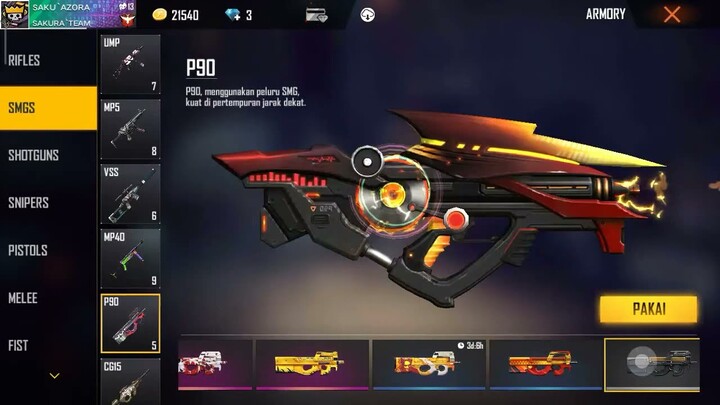Pick the VSS weapon tile

tap(130, 193)
